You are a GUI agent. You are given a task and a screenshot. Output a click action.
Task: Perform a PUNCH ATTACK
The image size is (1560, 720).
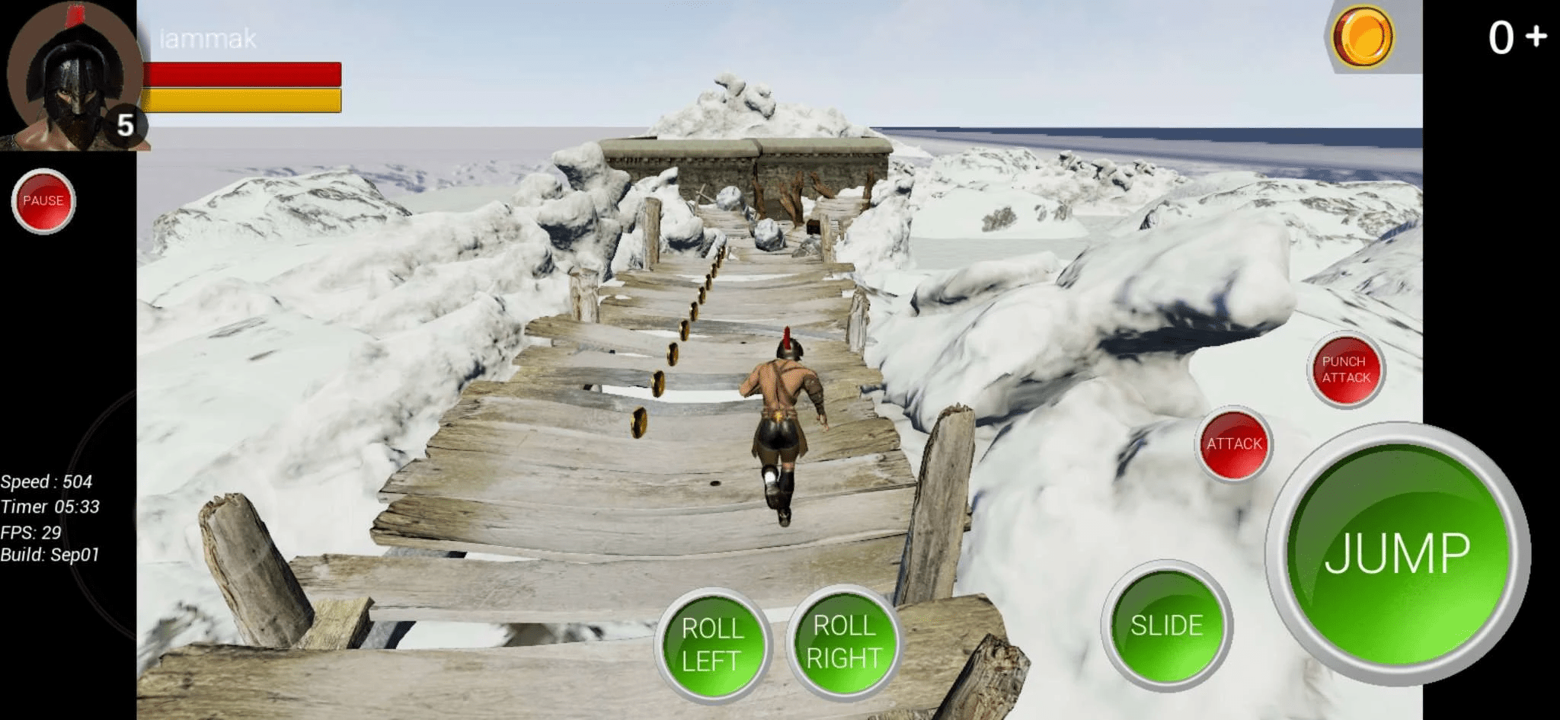pos(1345,369)
